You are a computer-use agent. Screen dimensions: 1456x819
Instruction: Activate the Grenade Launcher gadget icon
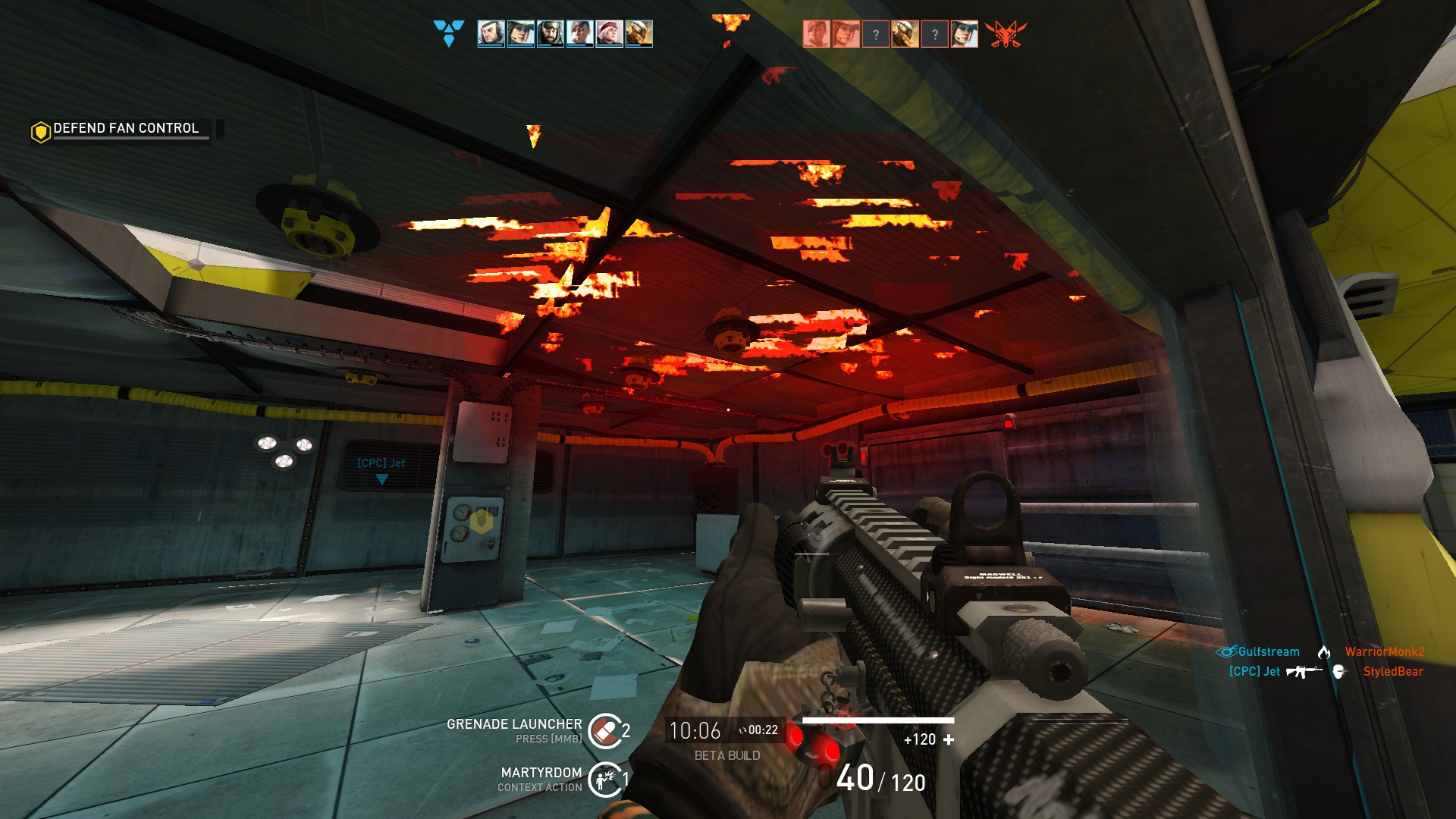[x=604, y=731]
